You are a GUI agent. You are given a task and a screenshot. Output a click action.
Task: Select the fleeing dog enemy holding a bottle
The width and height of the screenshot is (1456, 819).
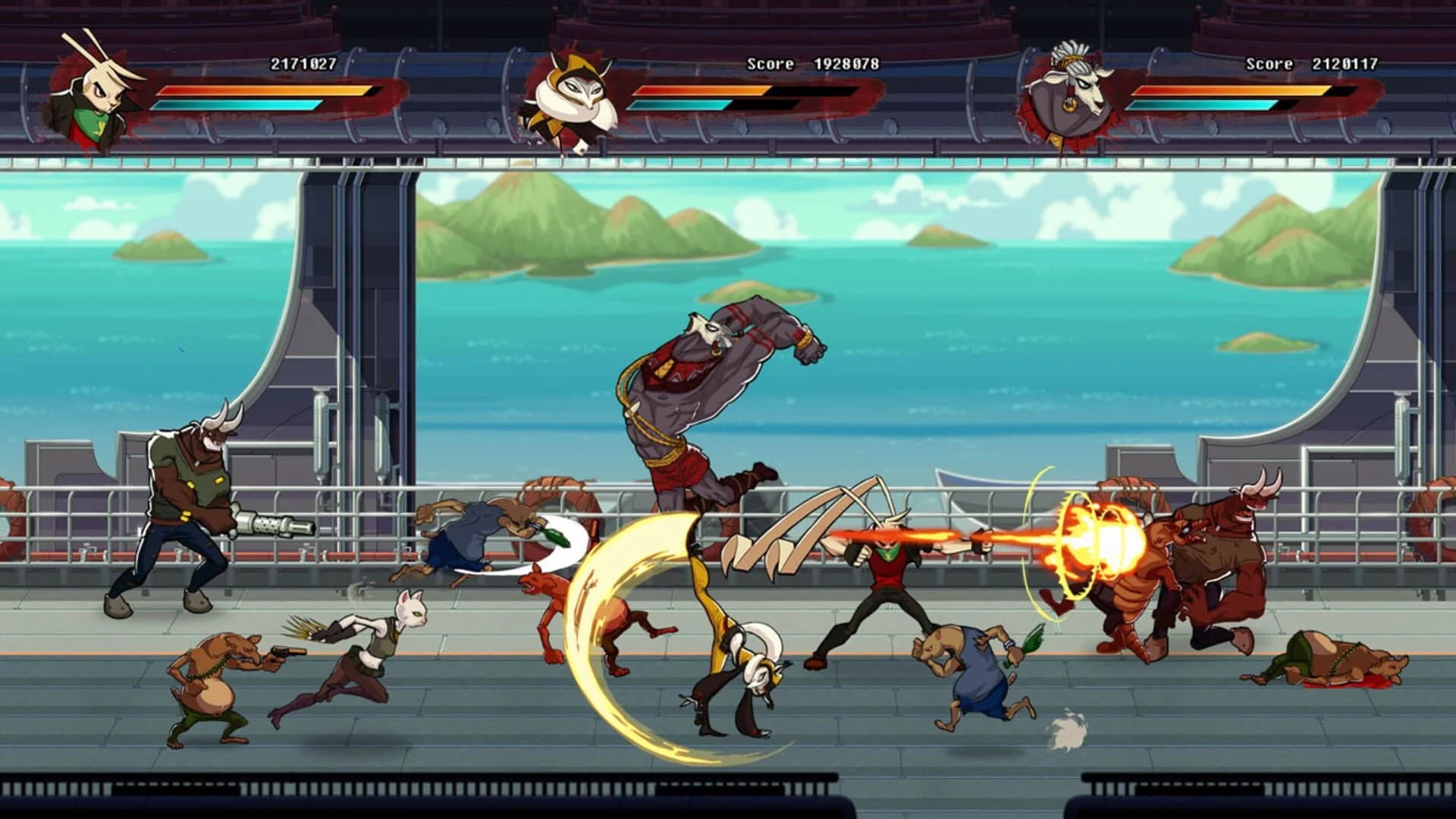point(978,675)
